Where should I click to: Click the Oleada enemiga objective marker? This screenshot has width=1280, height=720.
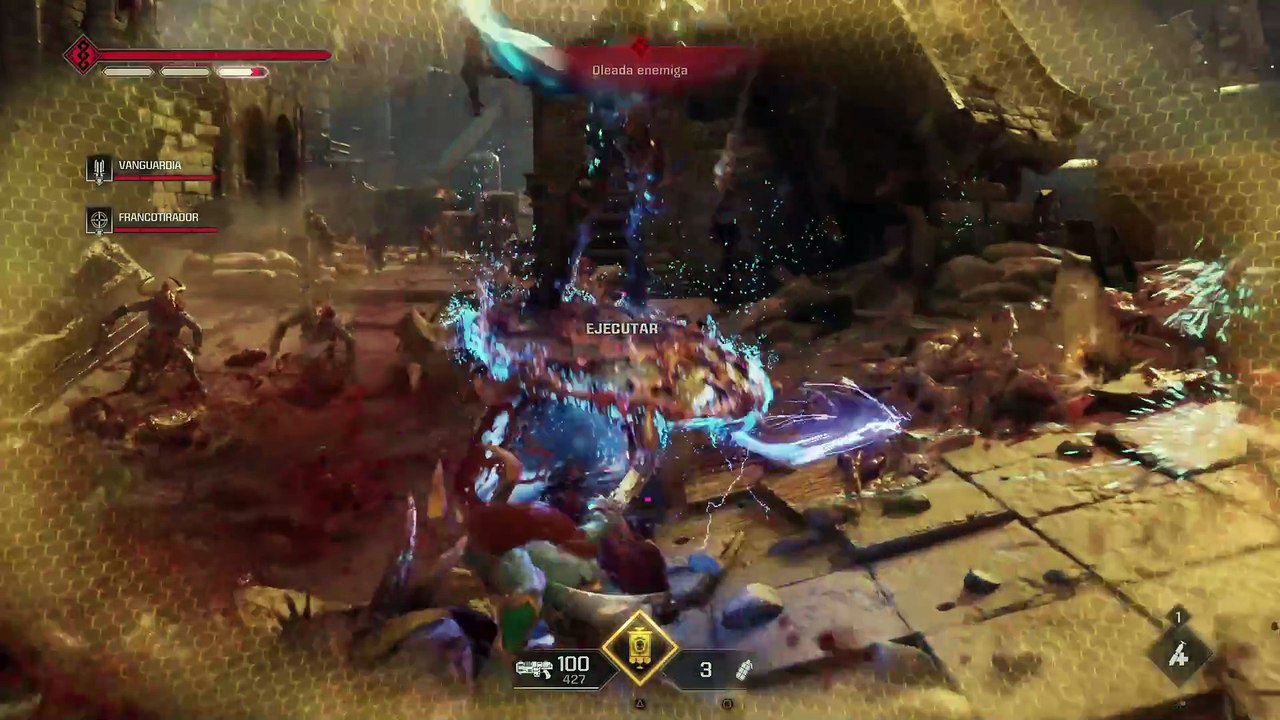pyautogui.click(x=641, y=46)
